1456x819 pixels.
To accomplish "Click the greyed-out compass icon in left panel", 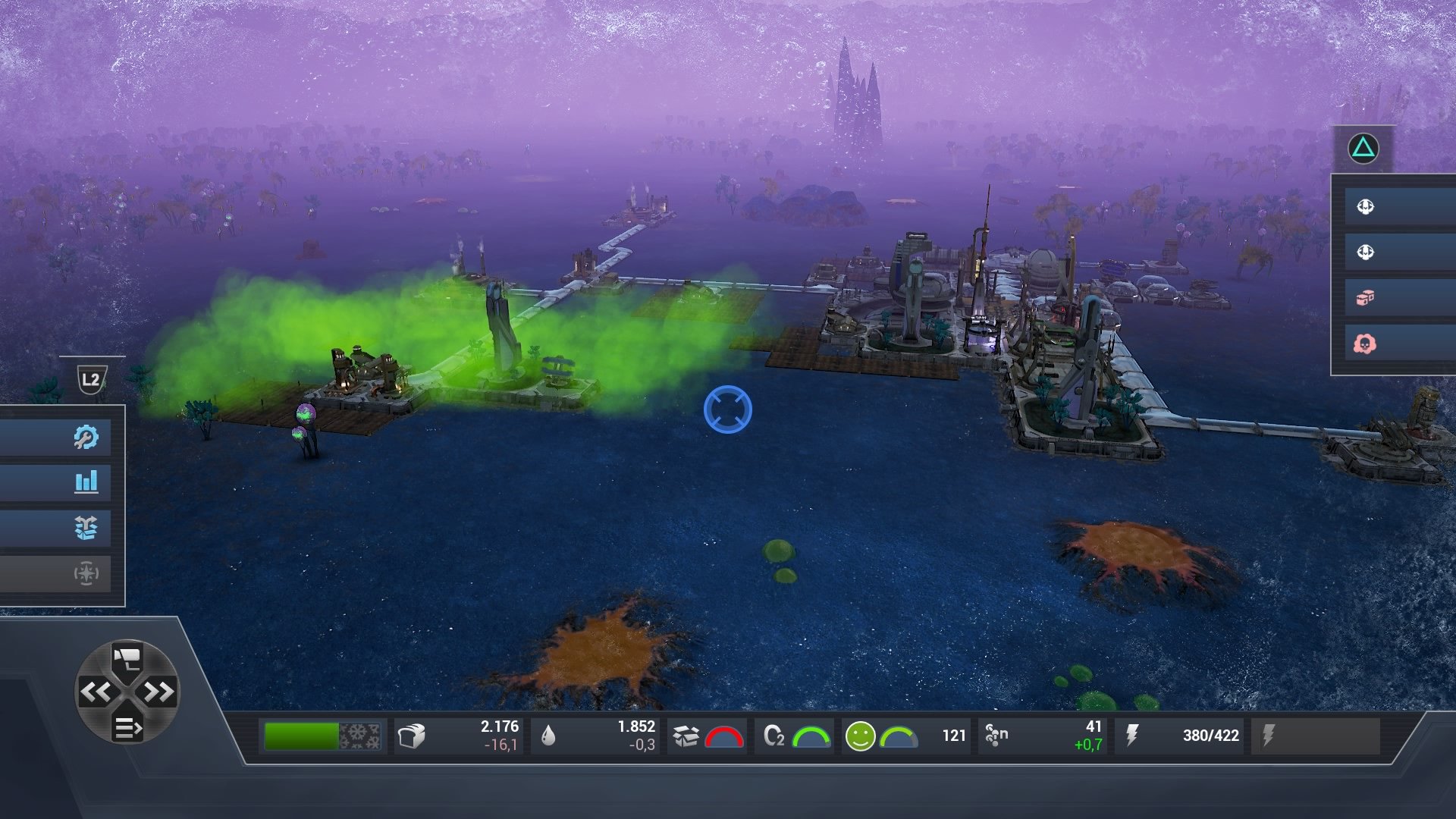I will (x=86, y=574).
